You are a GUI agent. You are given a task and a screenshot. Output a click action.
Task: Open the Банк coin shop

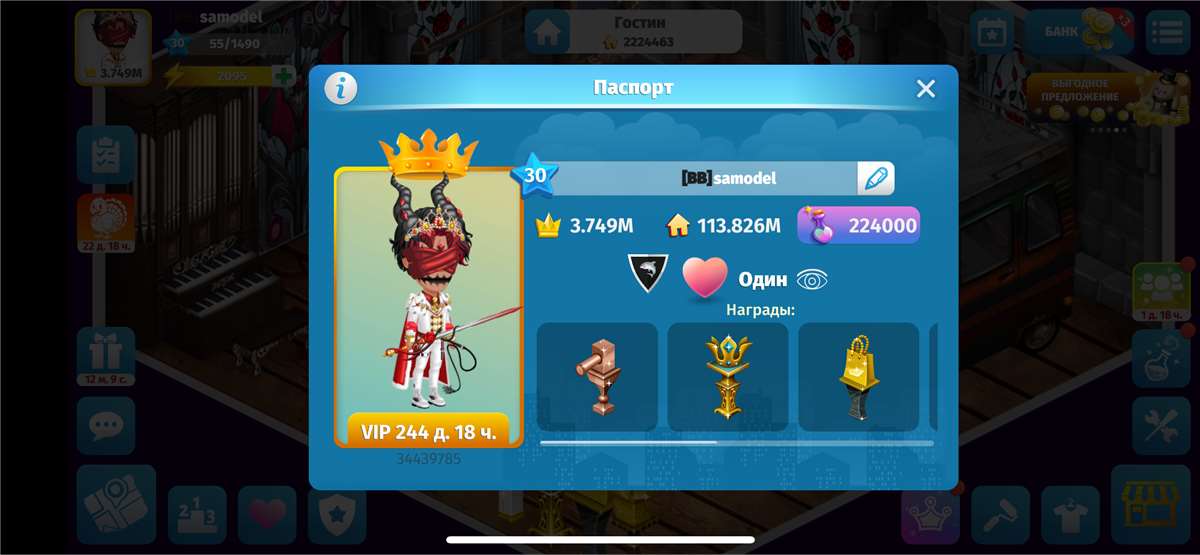tap(1073, 31)
